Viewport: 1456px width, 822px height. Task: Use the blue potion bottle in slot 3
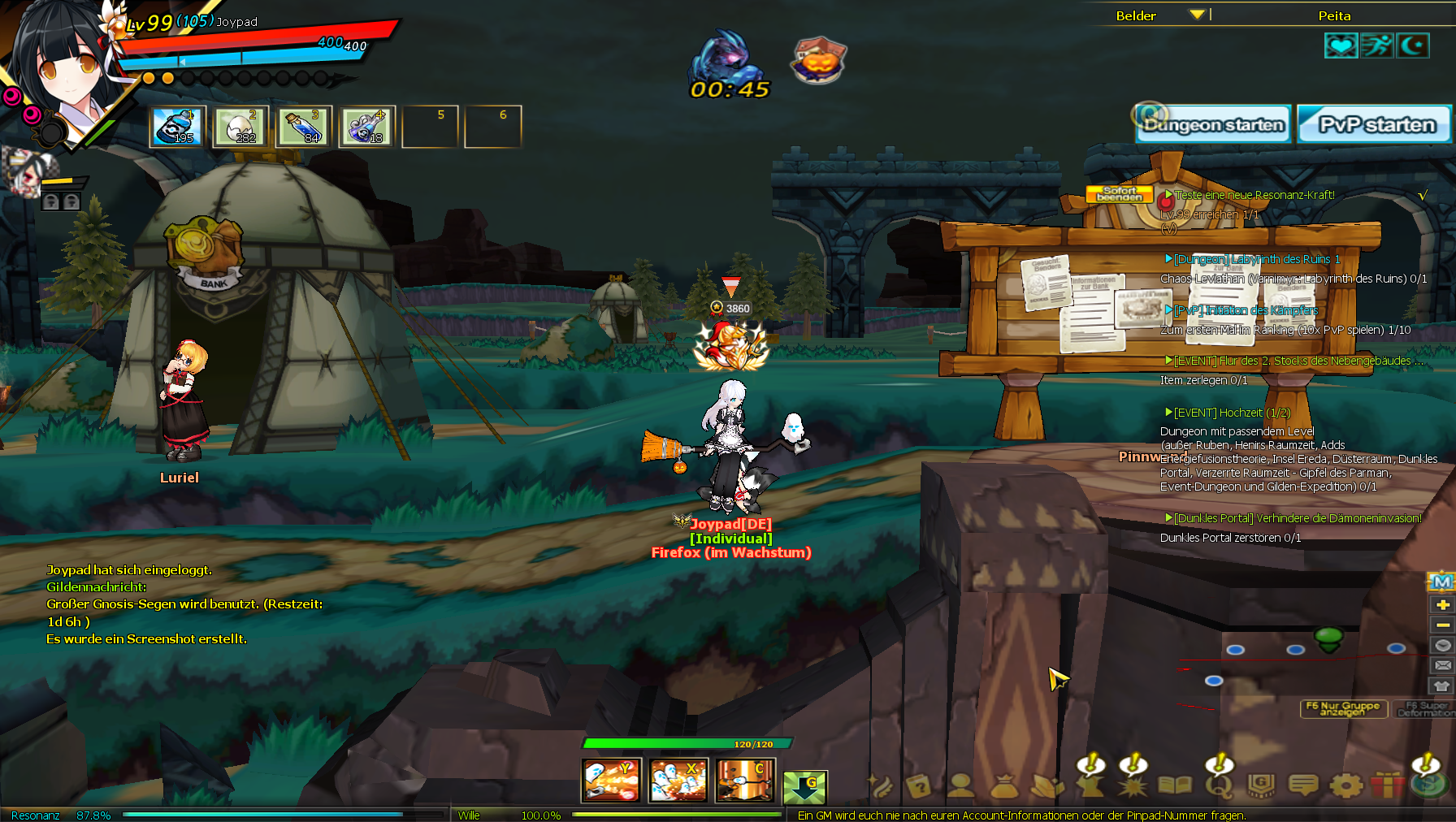click(304, 127)
